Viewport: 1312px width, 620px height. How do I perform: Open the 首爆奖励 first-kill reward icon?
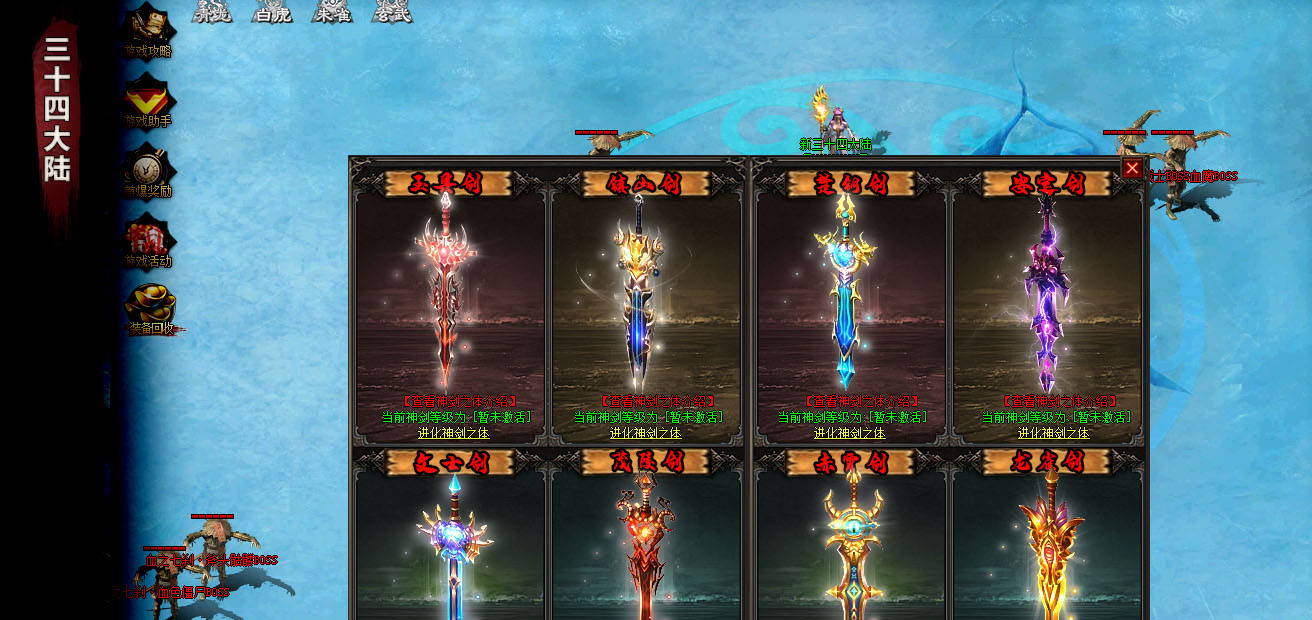(x=149, y=172)
